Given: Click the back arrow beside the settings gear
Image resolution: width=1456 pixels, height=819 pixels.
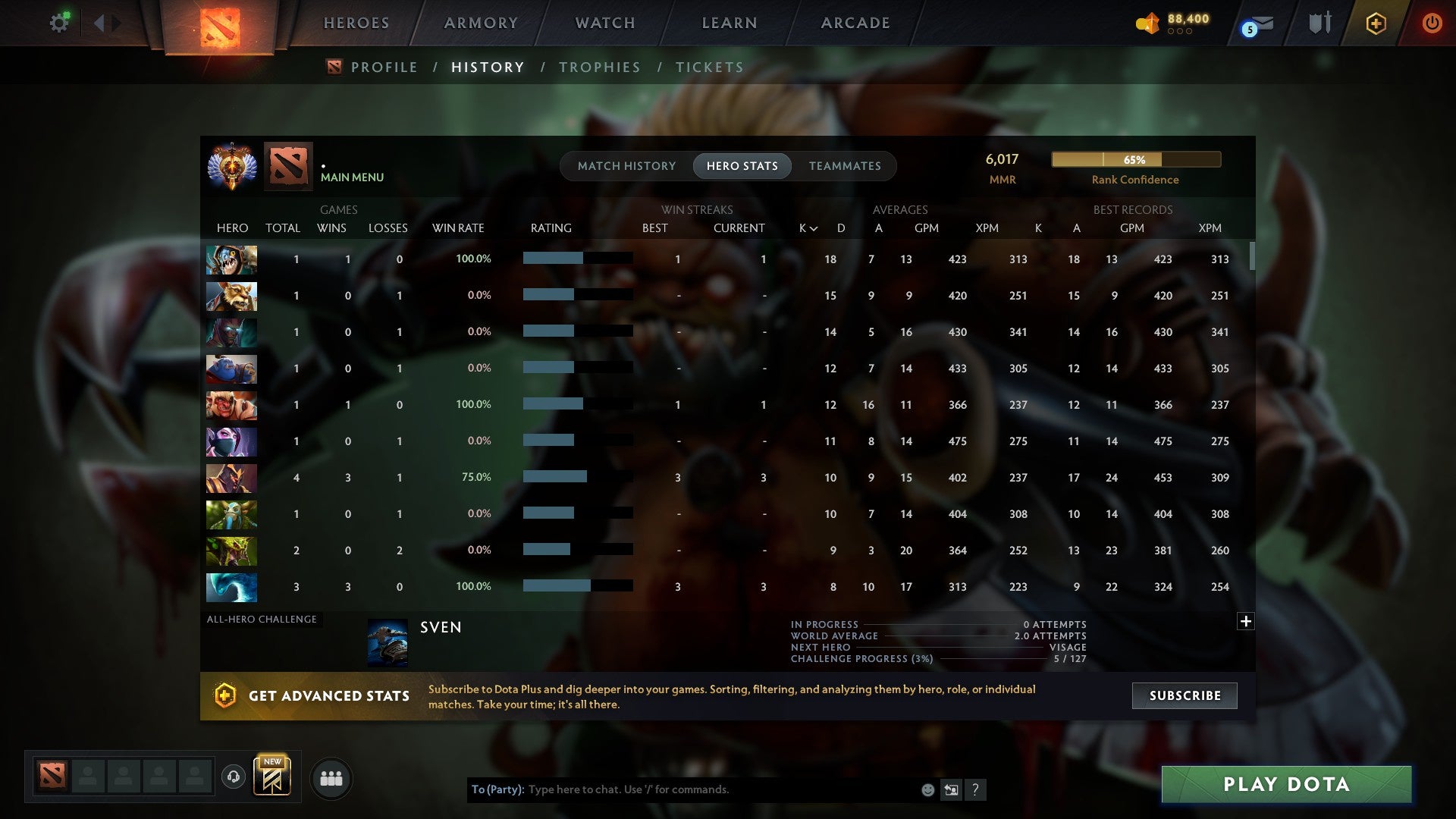Looking at the screenshot, I should click(x=101, y=22).
